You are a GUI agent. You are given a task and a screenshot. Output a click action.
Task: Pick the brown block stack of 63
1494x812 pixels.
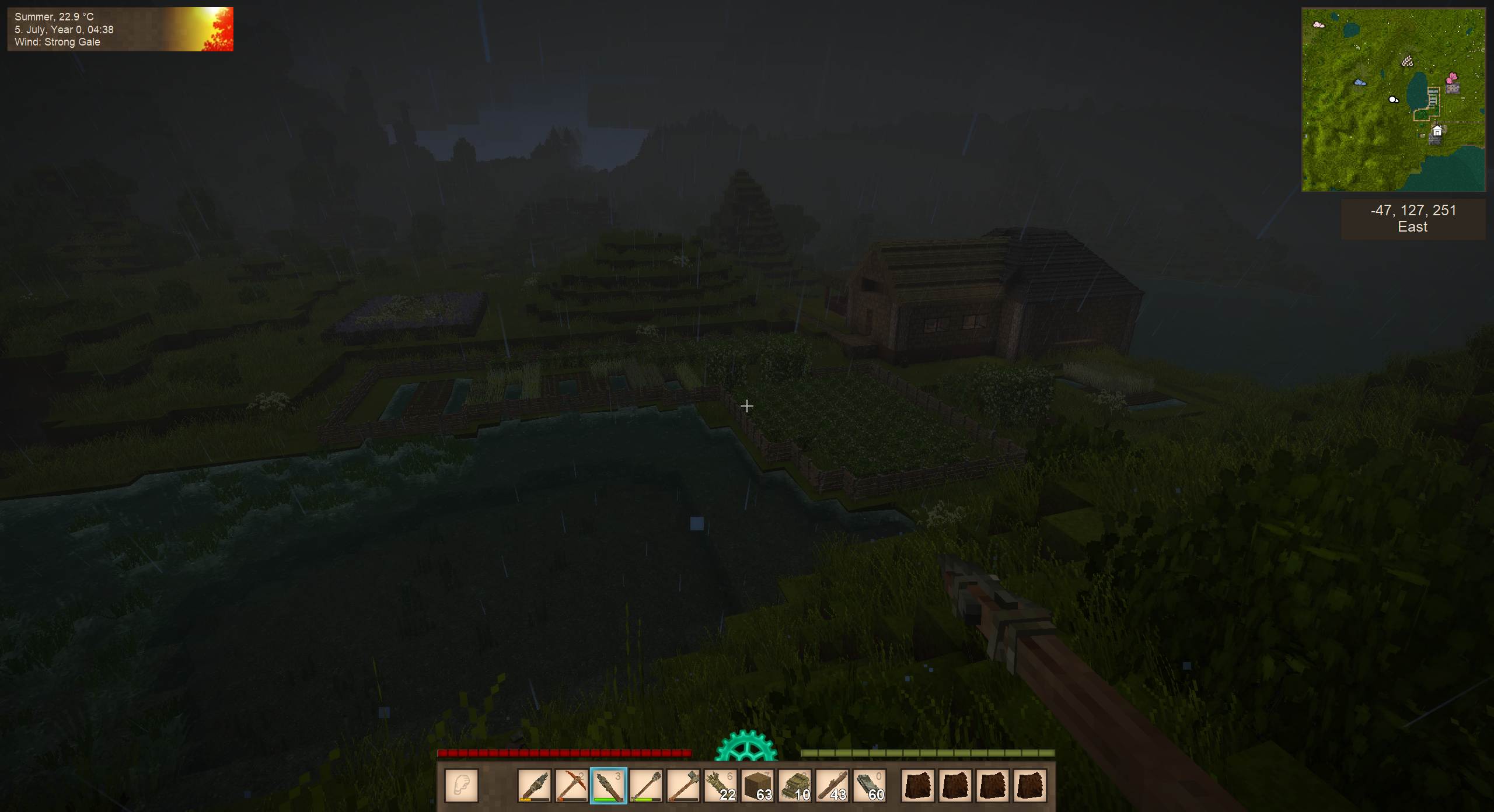758,786
